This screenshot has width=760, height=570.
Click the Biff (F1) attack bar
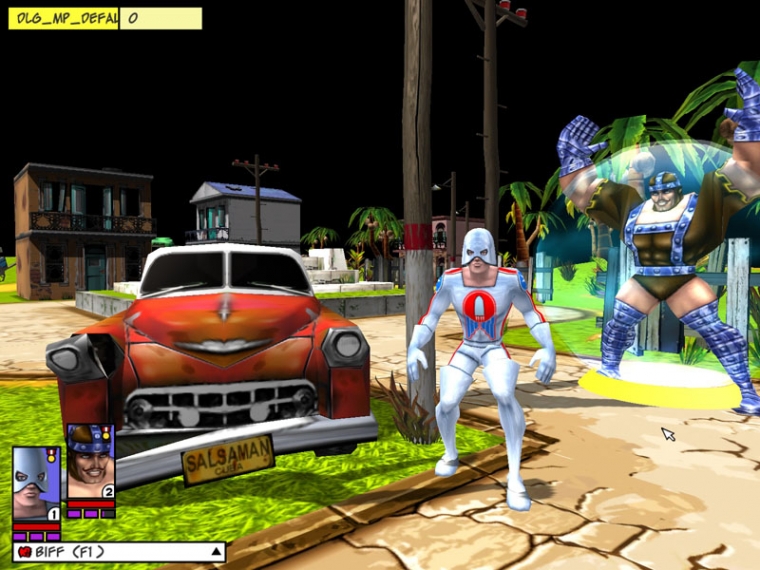(x=110, y=551)
